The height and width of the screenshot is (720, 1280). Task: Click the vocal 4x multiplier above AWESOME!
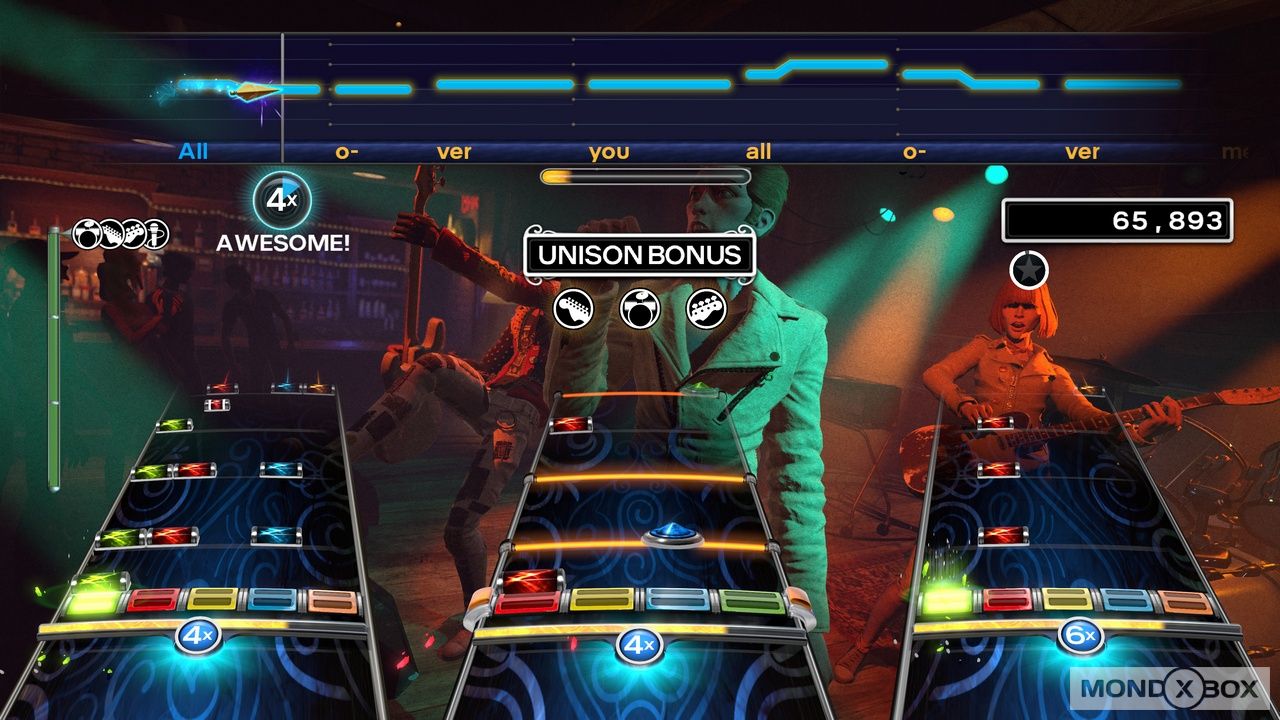[x=281, y=200]
